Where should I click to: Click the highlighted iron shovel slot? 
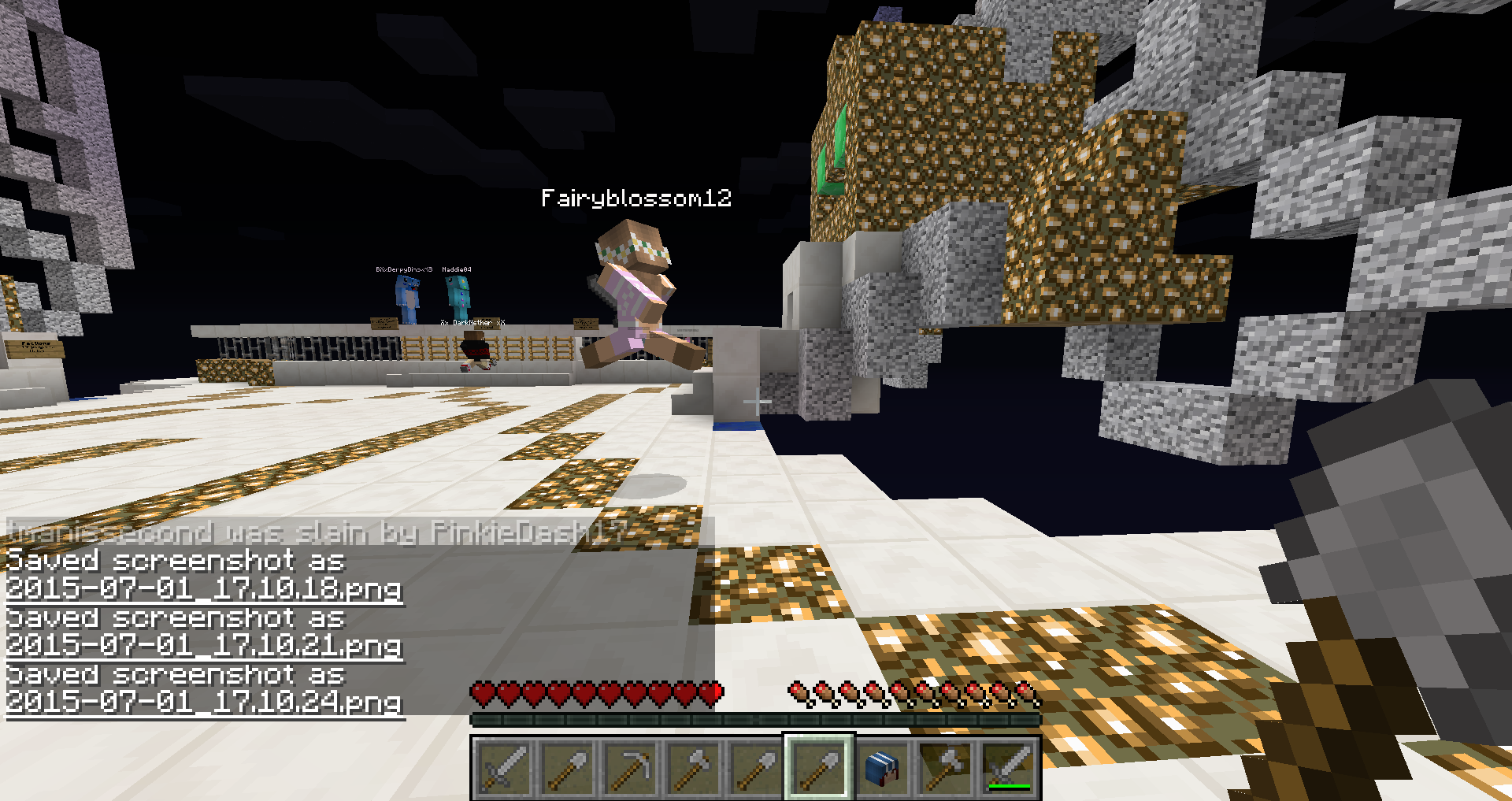tap(818, 767)
